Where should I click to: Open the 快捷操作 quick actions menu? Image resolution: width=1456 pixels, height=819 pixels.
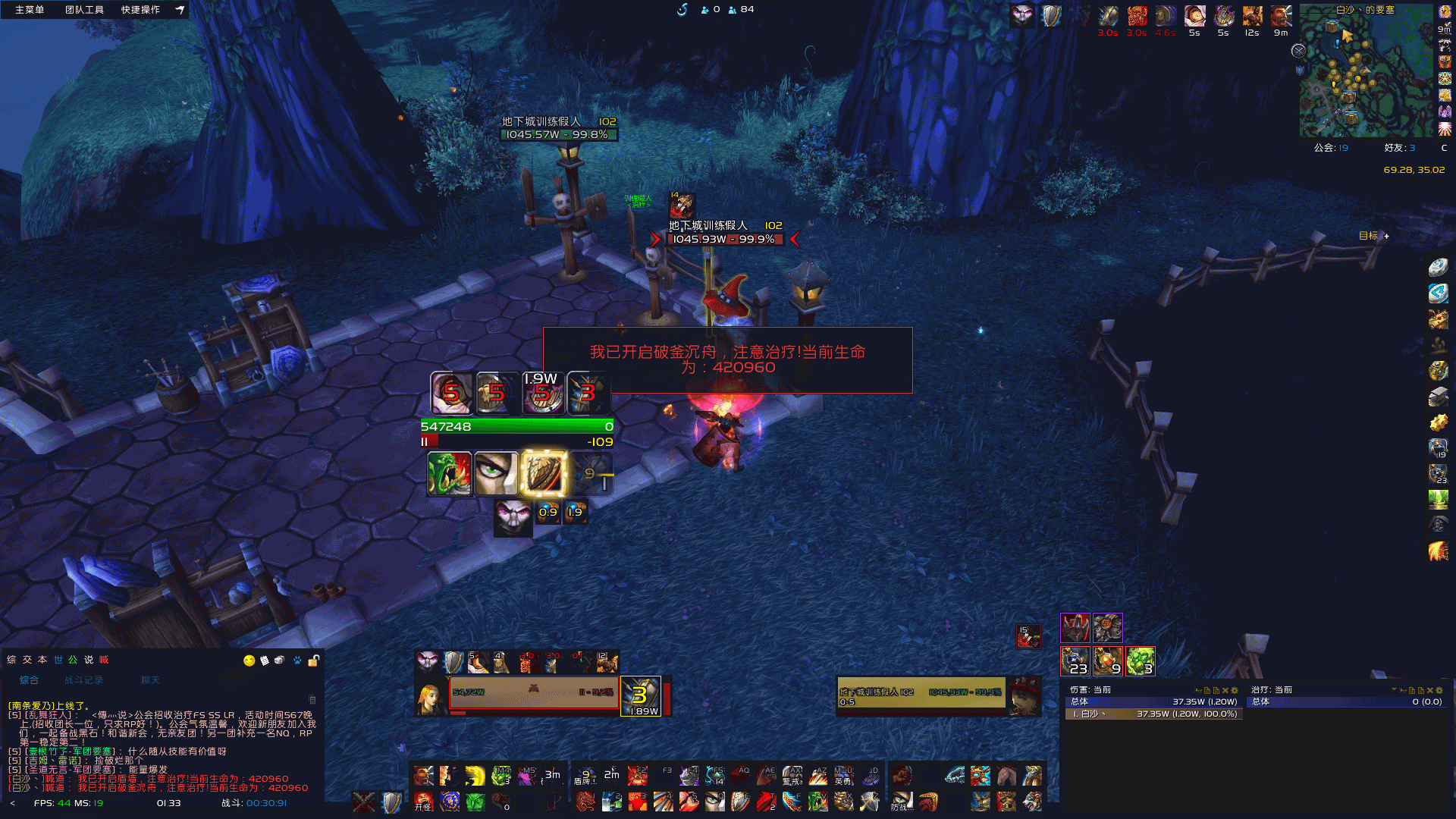[x=140, y=10]
